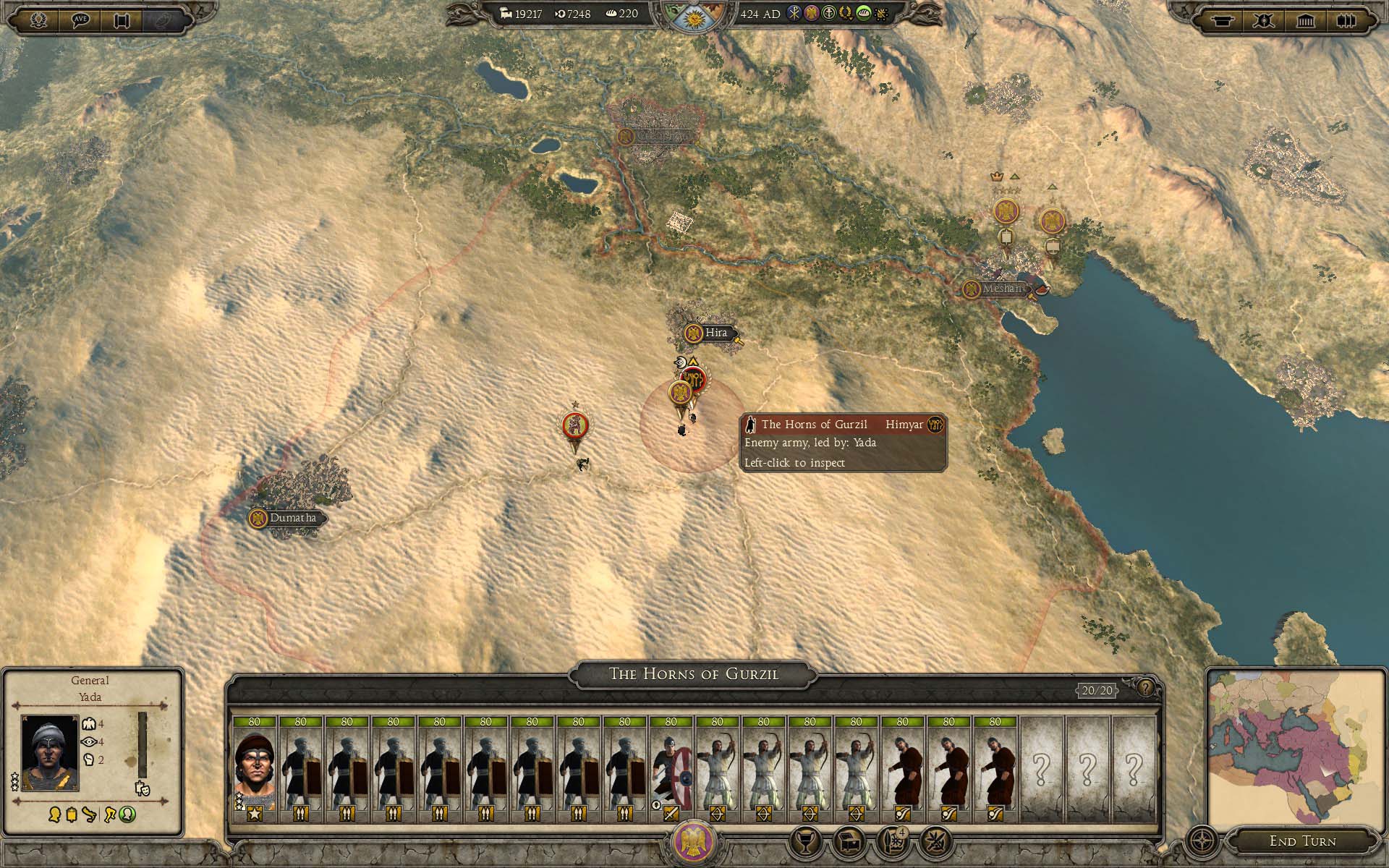1389x868 pixels.
Task: Open the laurel wreath menu button
Action: click(x=38, y=20)
